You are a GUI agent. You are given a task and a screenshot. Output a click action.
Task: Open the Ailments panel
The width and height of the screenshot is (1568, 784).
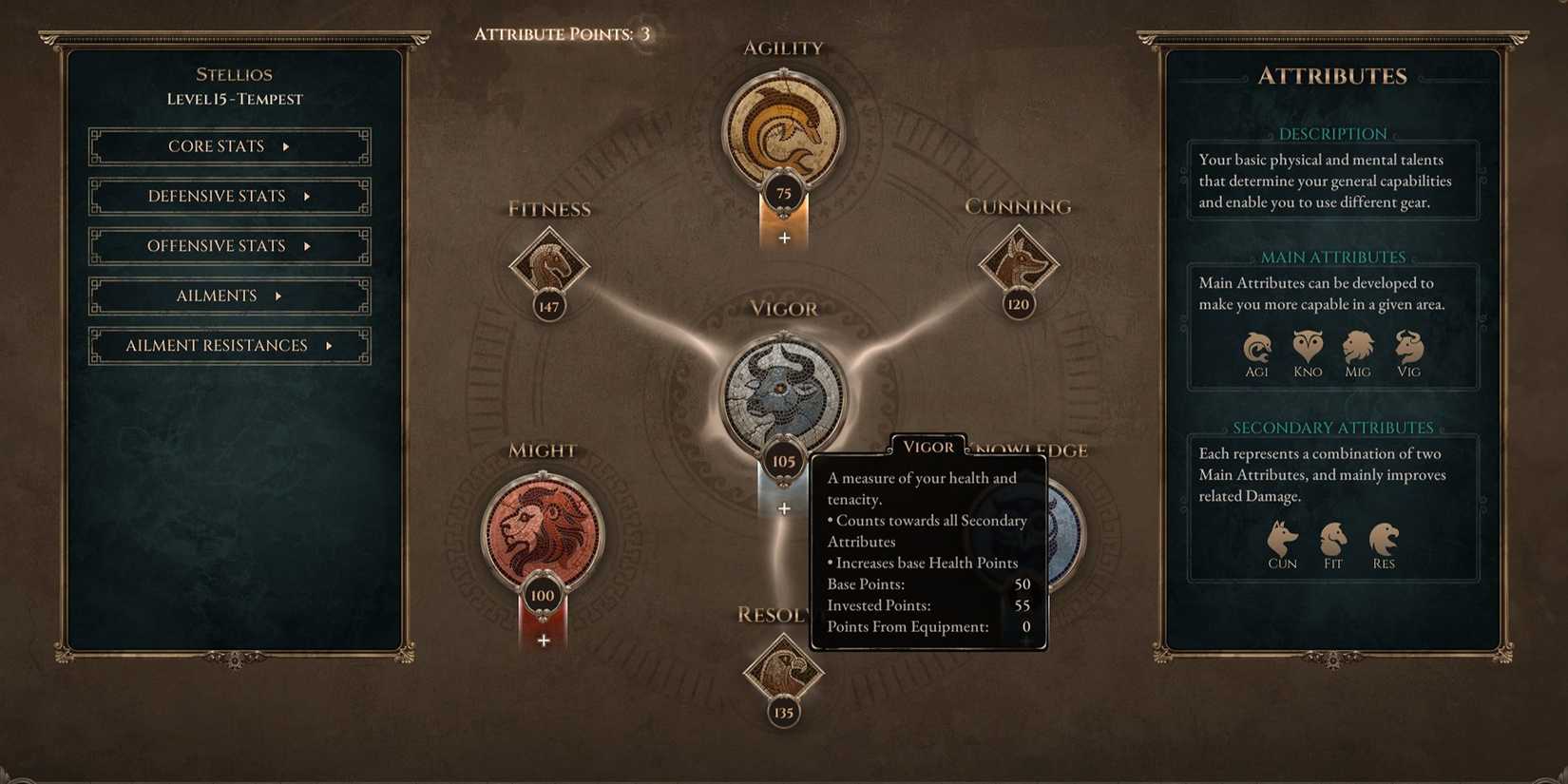(x=228, y=296)
